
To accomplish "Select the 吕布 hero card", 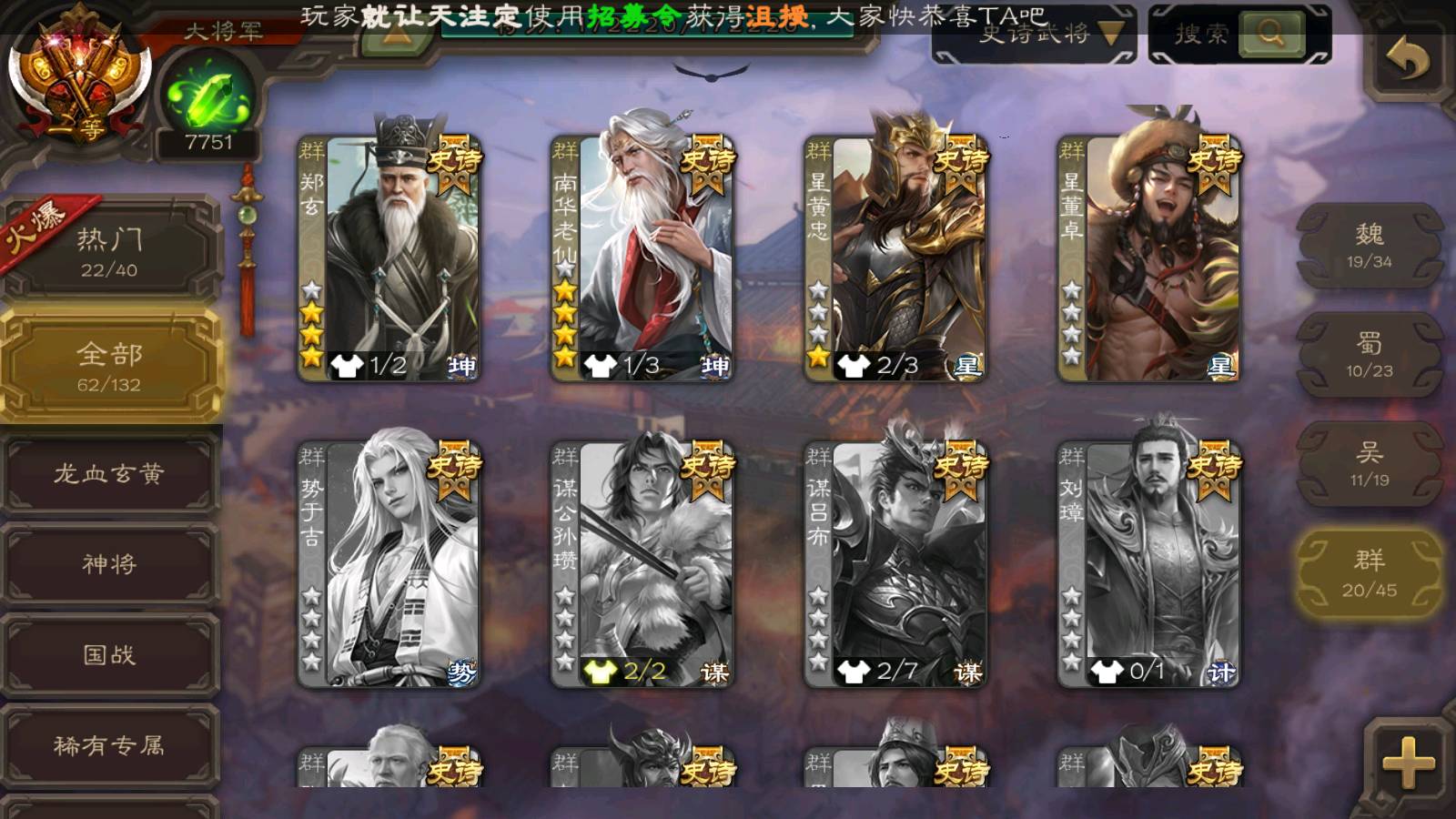I will (x=895, y=564).
